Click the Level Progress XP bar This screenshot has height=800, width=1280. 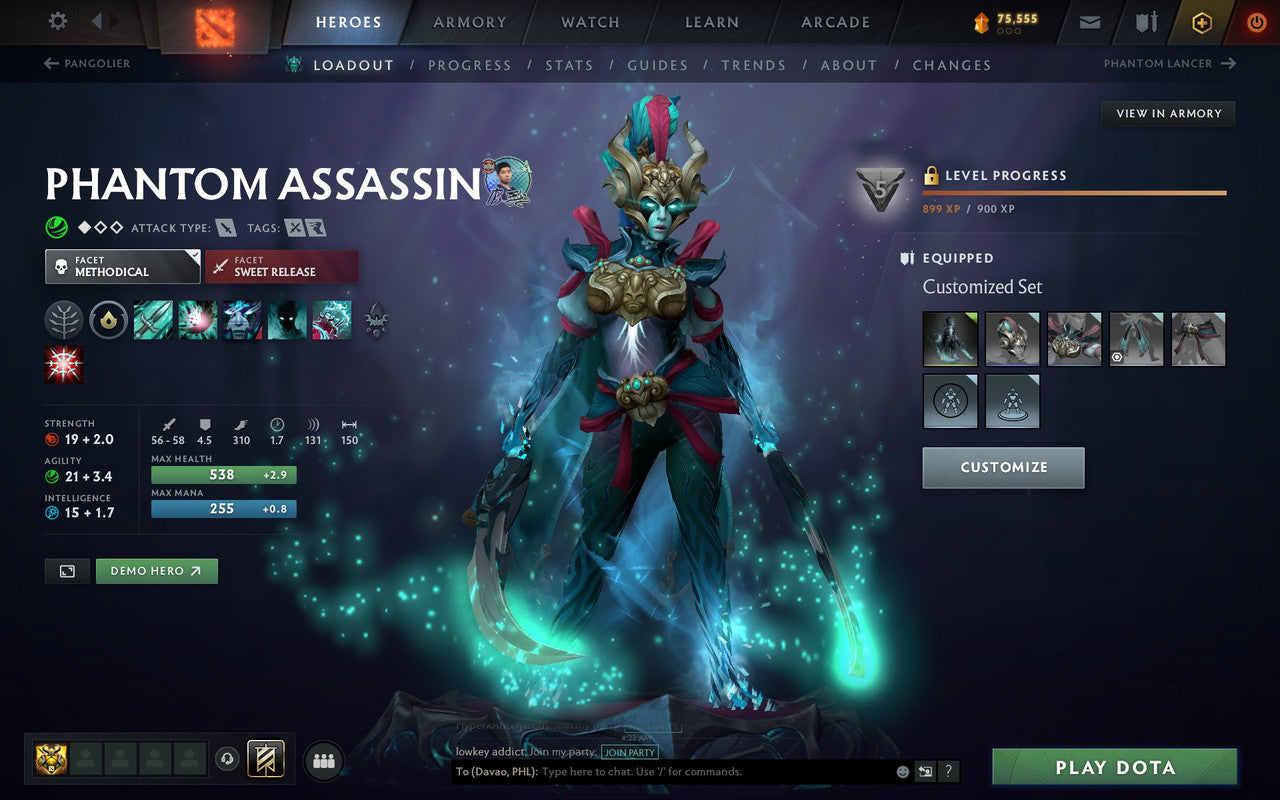pos(1074,193)
